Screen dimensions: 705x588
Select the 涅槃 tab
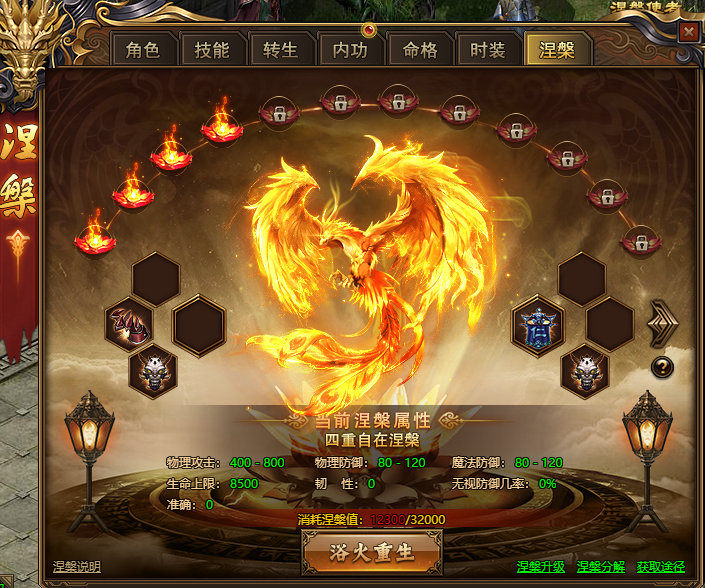pos(557,50)
